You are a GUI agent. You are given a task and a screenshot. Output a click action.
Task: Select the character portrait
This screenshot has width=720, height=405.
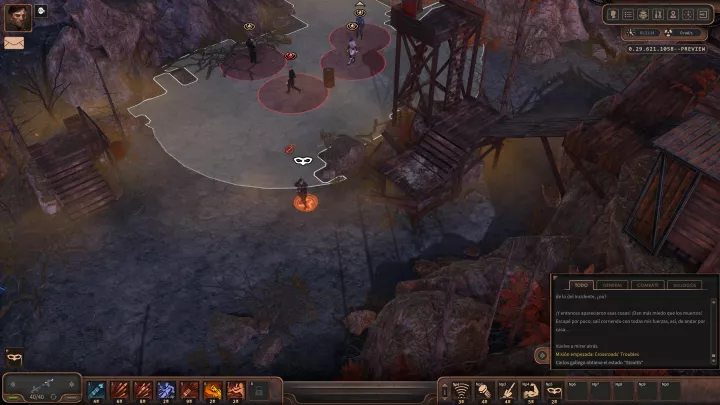(x=18, y=17)
